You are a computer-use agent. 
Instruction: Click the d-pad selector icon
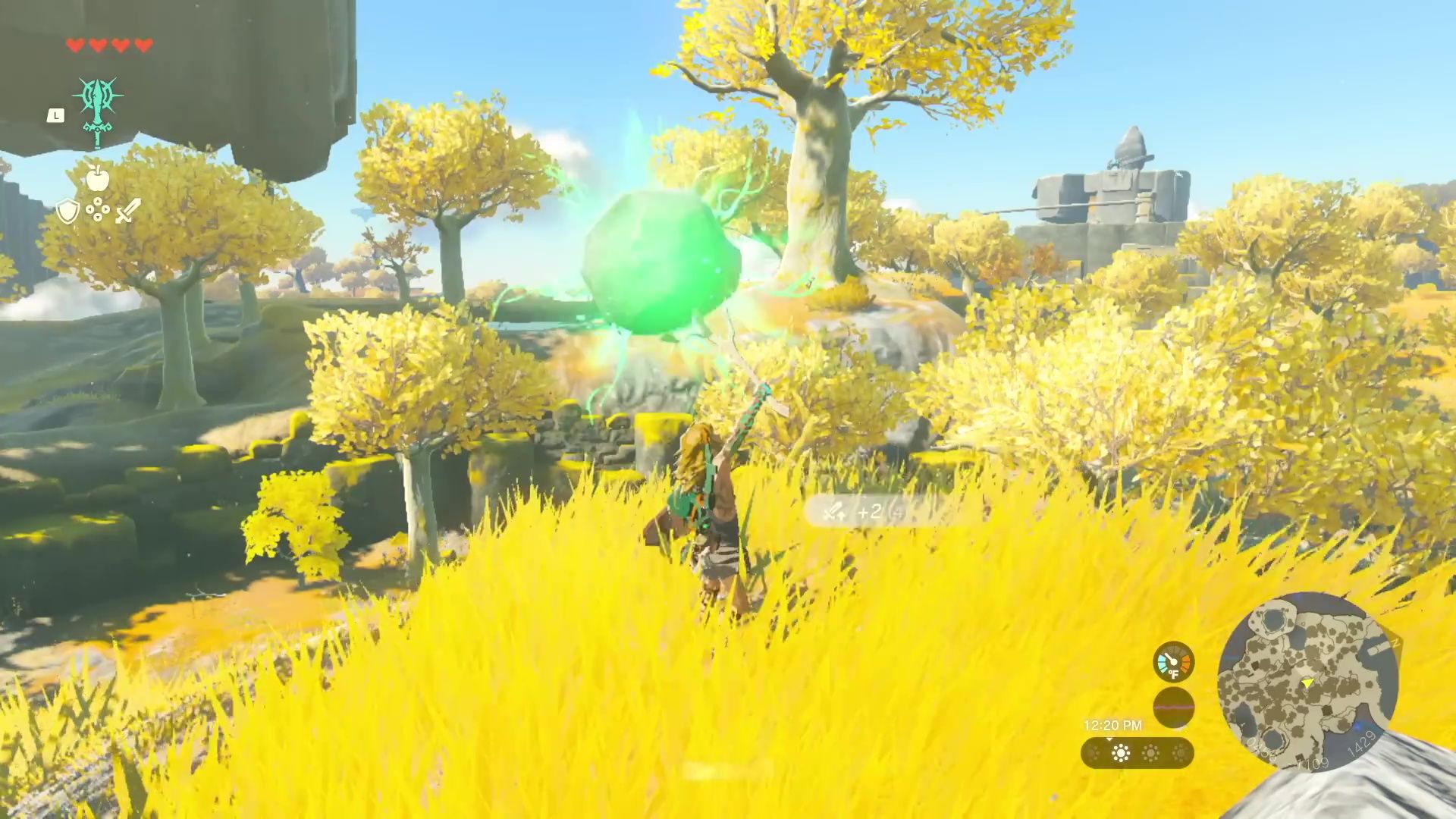98,208
